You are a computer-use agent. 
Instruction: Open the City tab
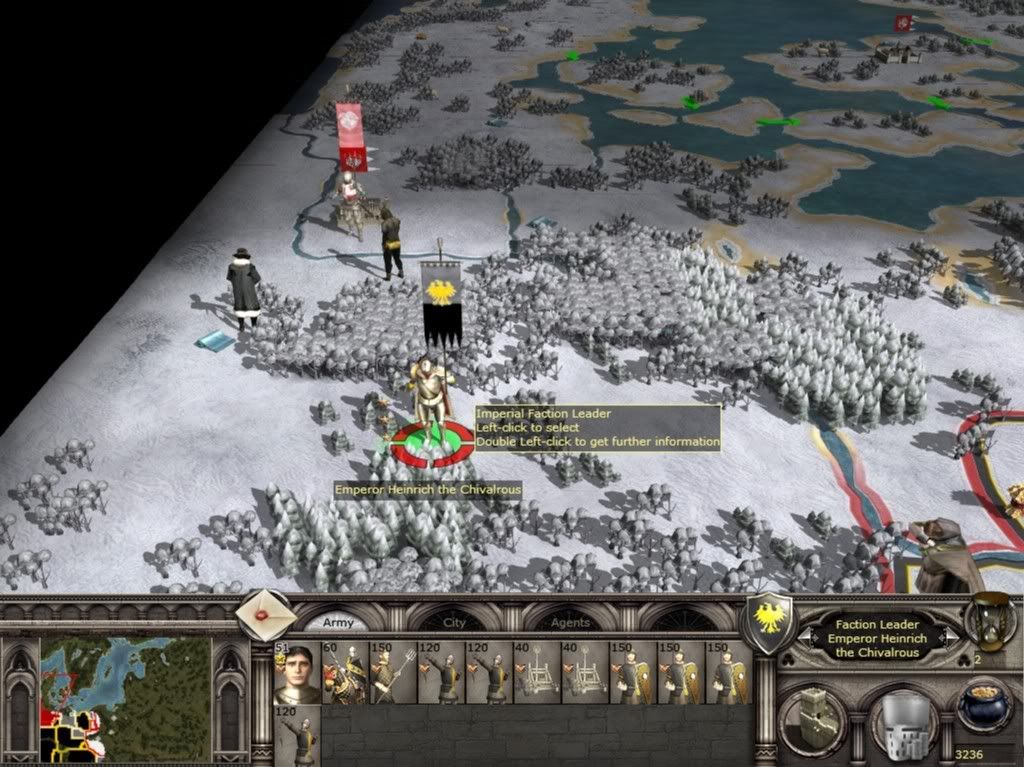(x=455, y=622)
